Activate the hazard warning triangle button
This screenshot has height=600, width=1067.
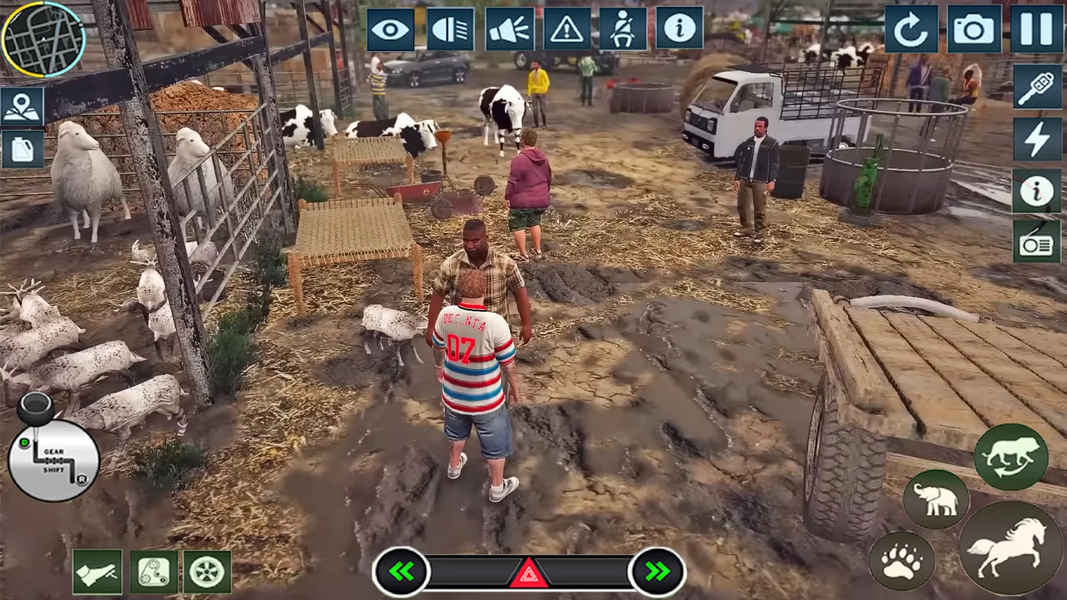click(567, 30)
